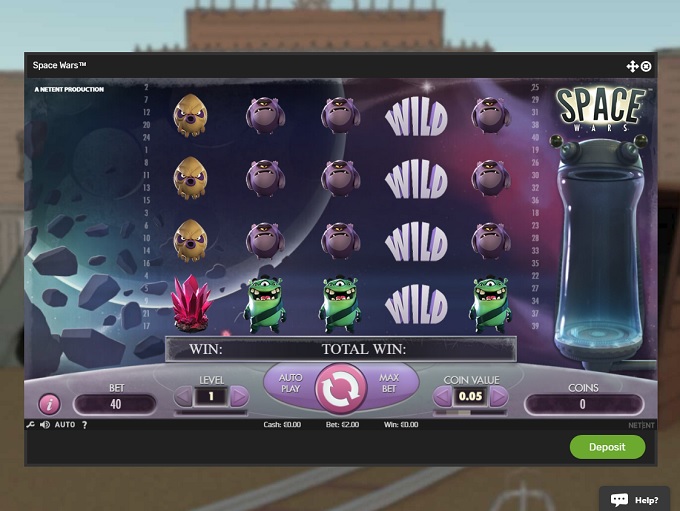Screen dimensions: 680x511
Task: Close the Space Wars game window
Action: pos(646,66)
